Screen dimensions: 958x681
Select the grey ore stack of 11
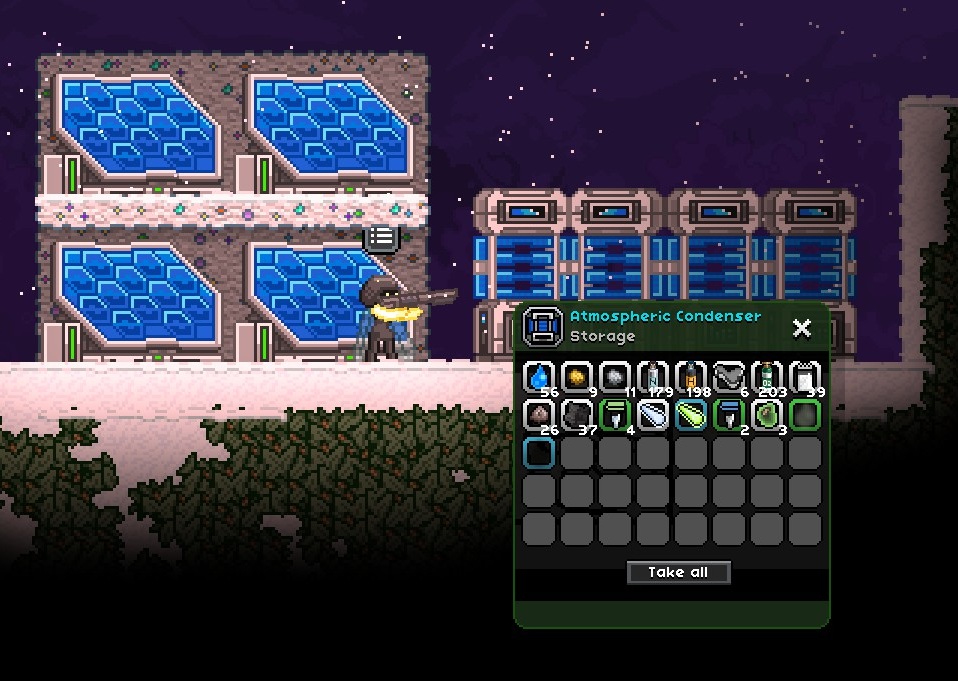click(615, 378)
